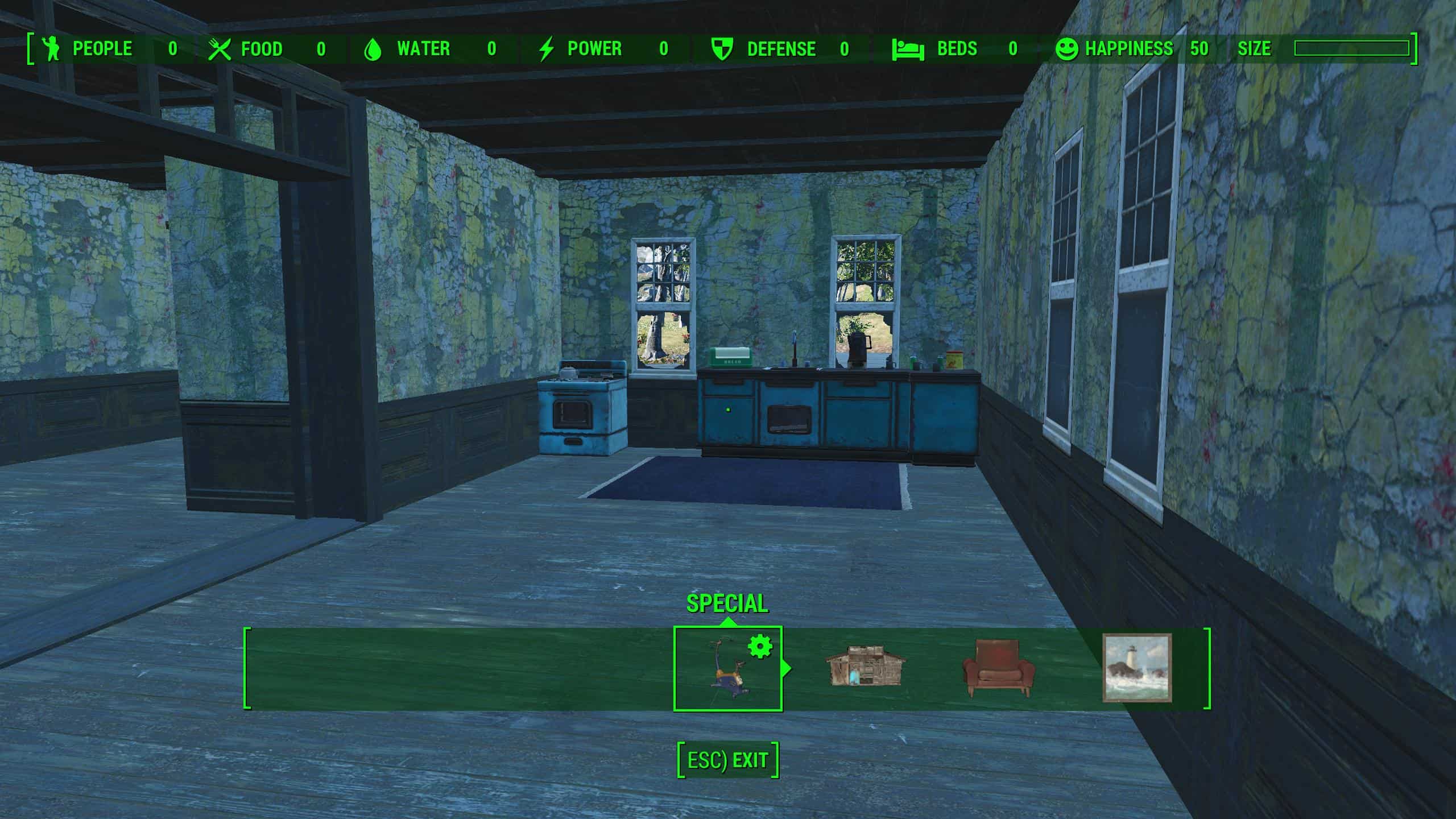Click the ESC) Exit button
Screen dimensions: 1456x819
tap(727, 760)
